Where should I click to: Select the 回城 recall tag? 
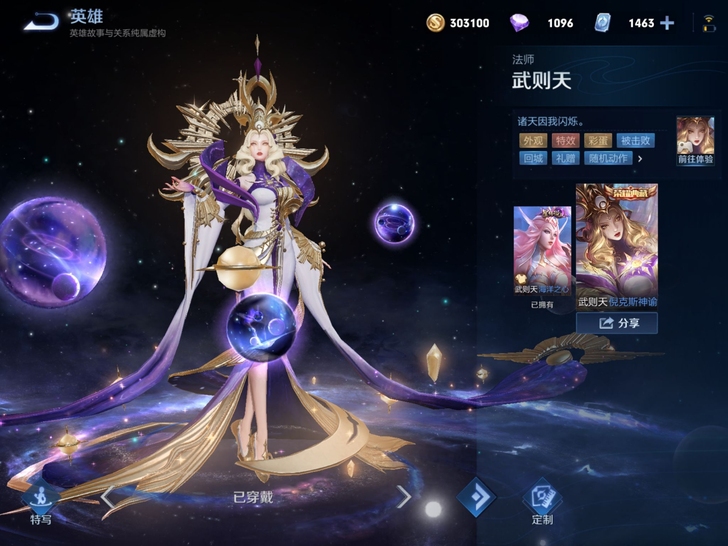point(532,158)
